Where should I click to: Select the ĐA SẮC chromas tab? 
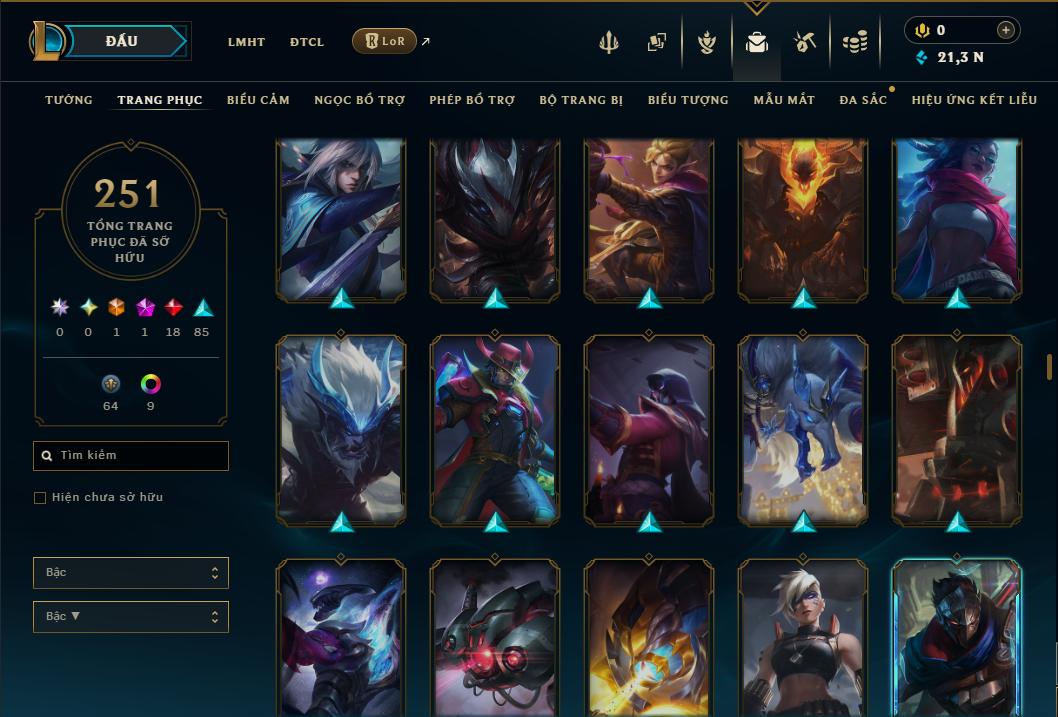(x=863, y=100)
